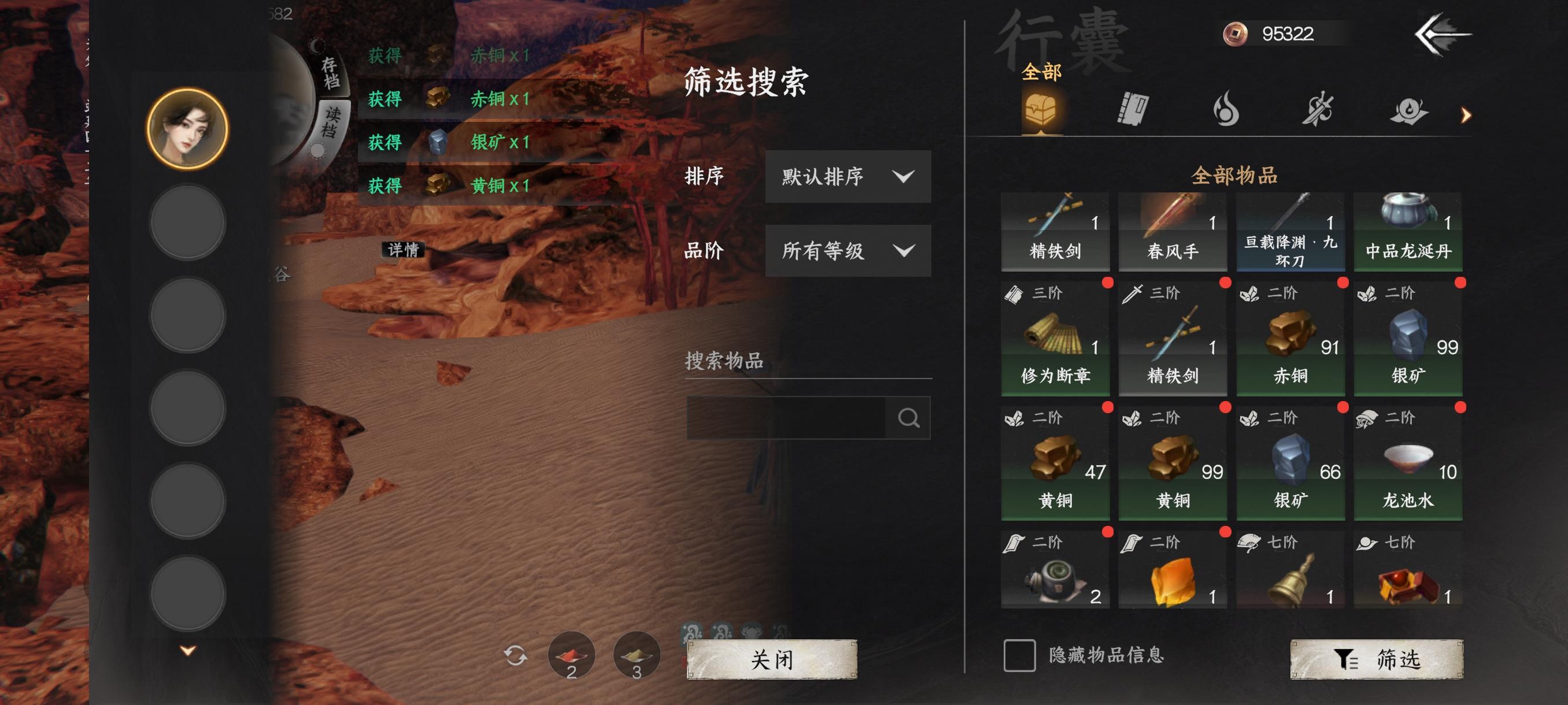Open the 默认排序 sort dropdown

tap(848, 177)
